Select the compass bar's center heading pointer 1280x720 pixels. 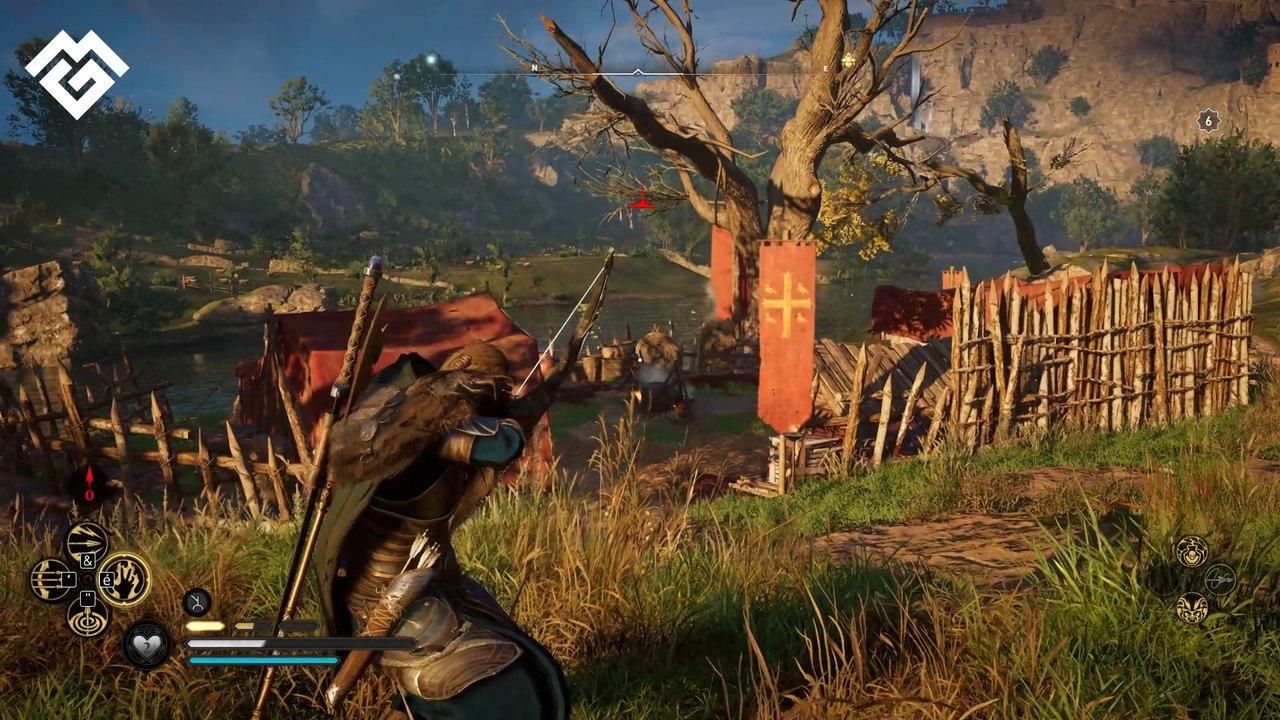[x=638, y=72]
